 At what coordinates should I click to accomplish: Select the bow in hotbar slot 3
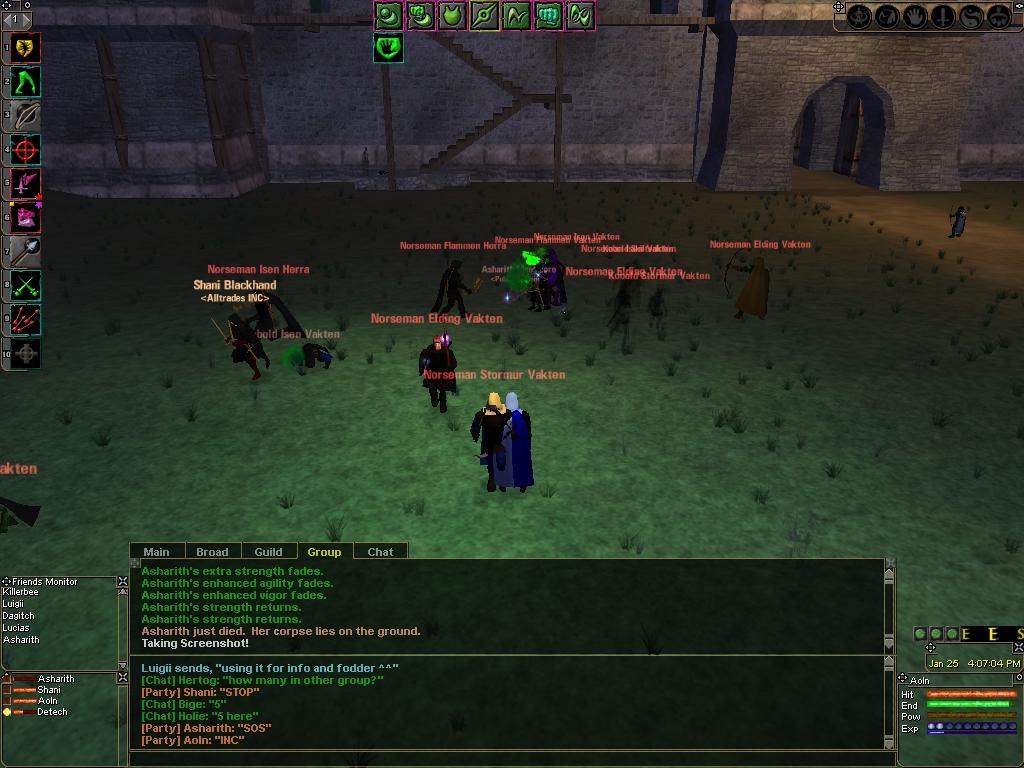coord(26,115)
